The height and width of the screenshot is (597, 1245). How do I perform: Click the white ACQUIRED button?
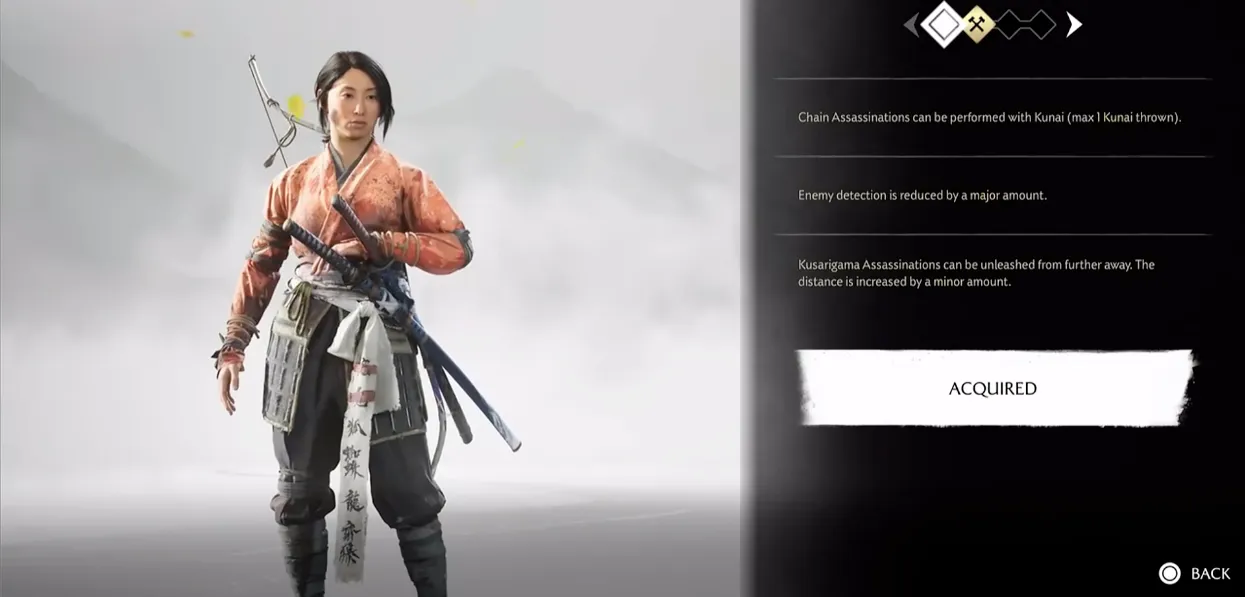click(993, 388)
